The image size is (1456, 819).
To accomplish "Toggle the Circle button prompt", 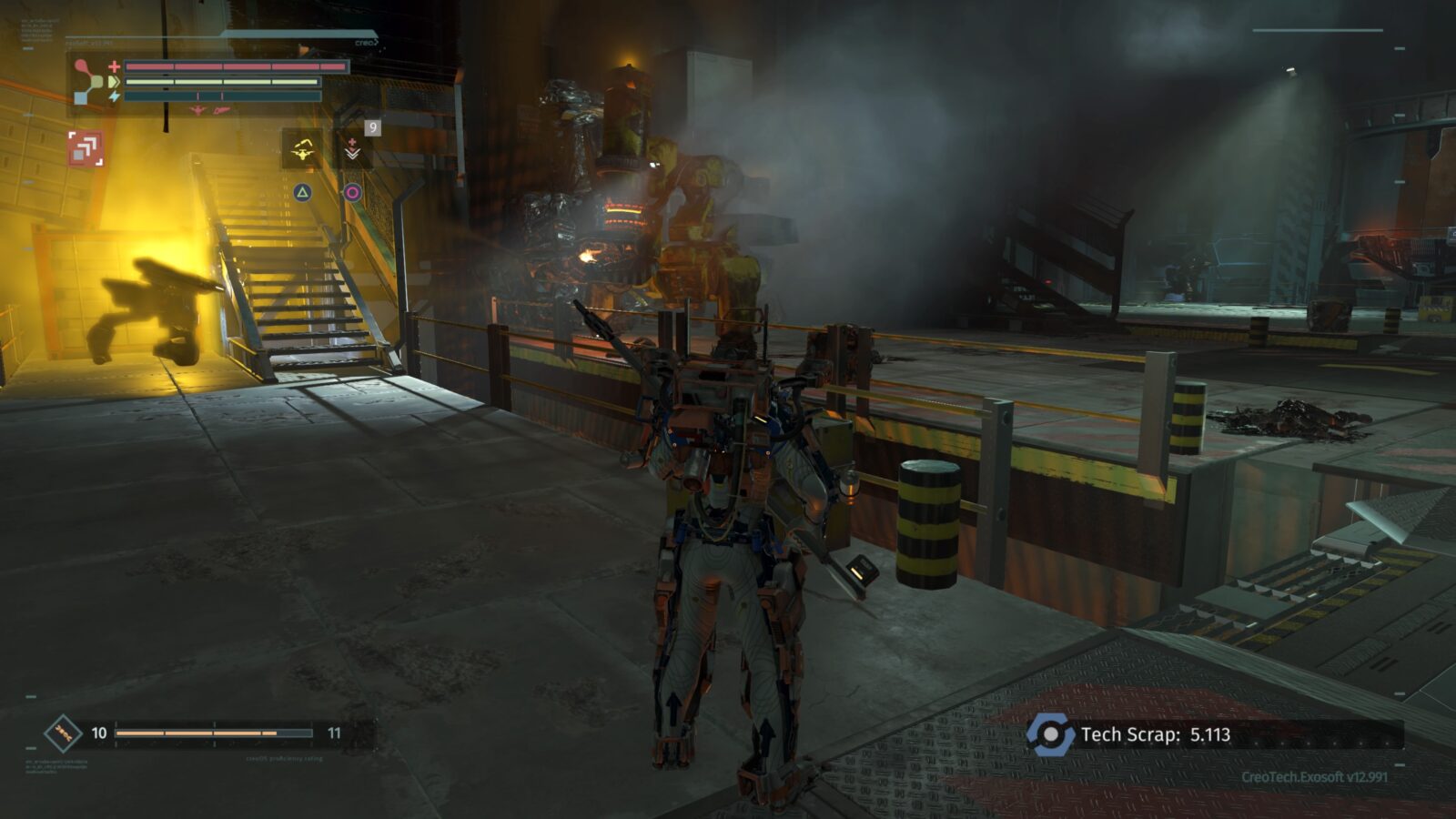I will 354,191.
